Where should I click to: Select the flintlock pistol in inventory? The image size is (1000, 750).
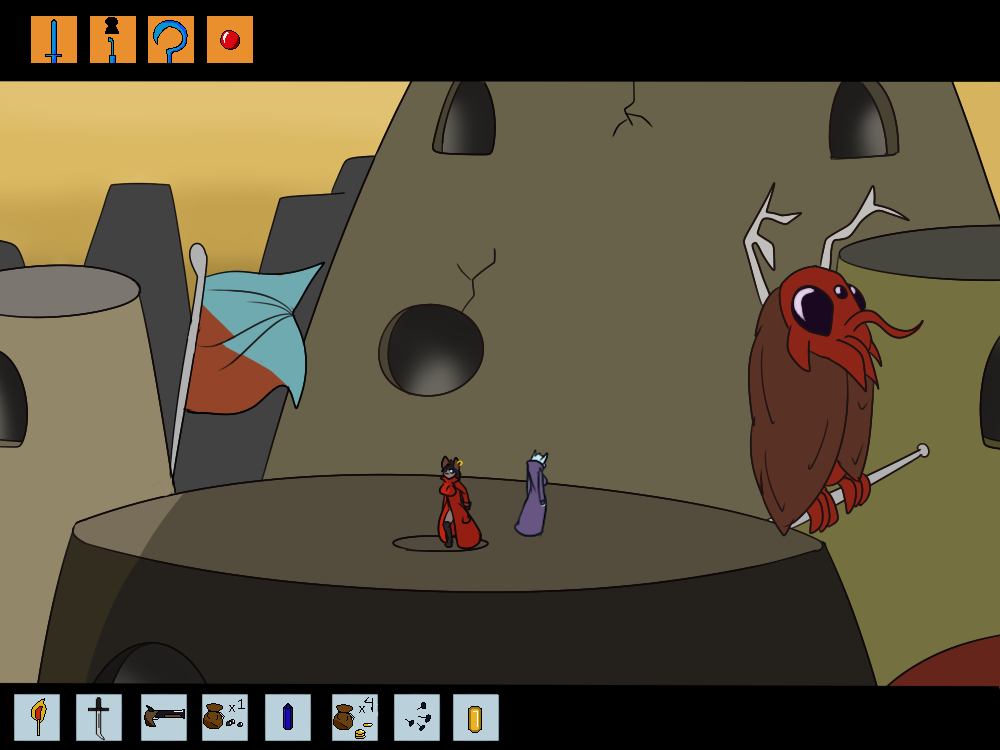click(x=164, y=717)
